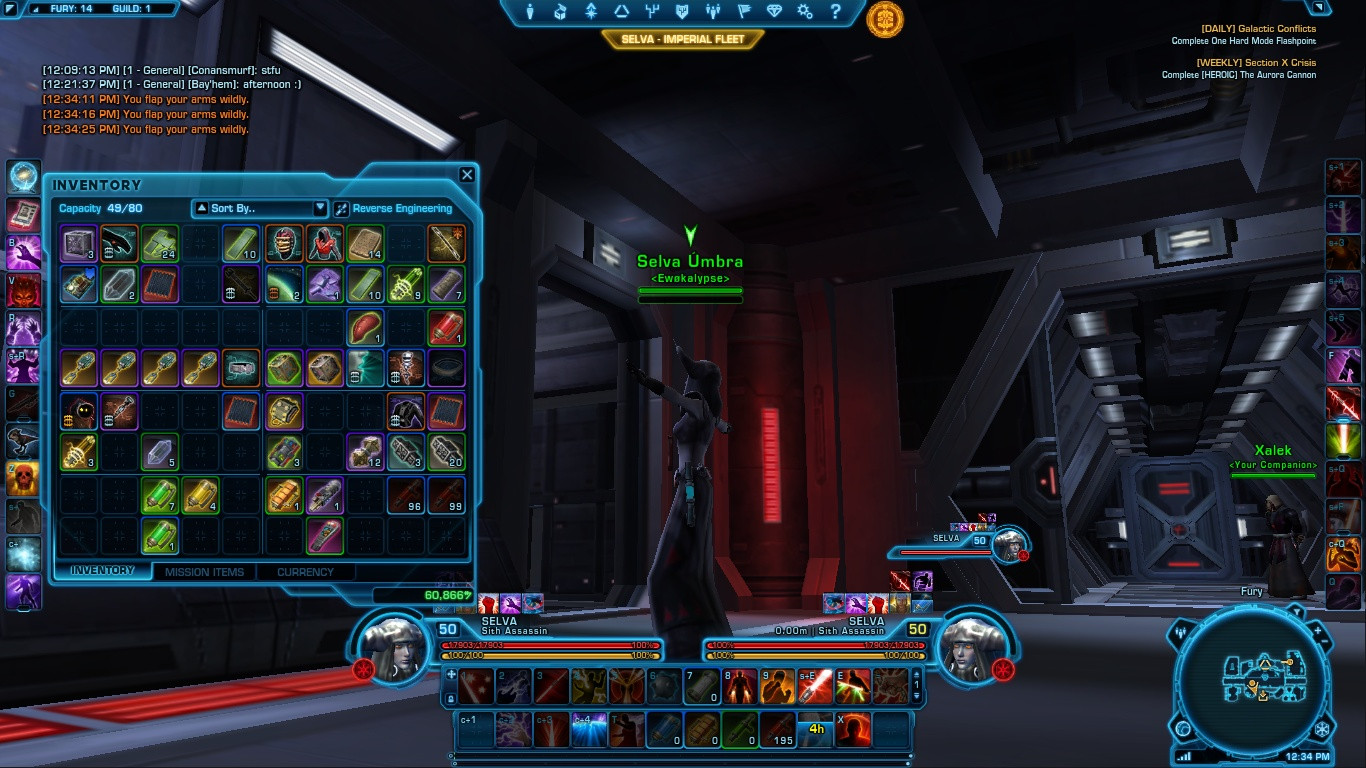The image size is (1366, 768).
Task: Switch to the Currency tab
Action: pyautogui.click(x=305, y=572)
